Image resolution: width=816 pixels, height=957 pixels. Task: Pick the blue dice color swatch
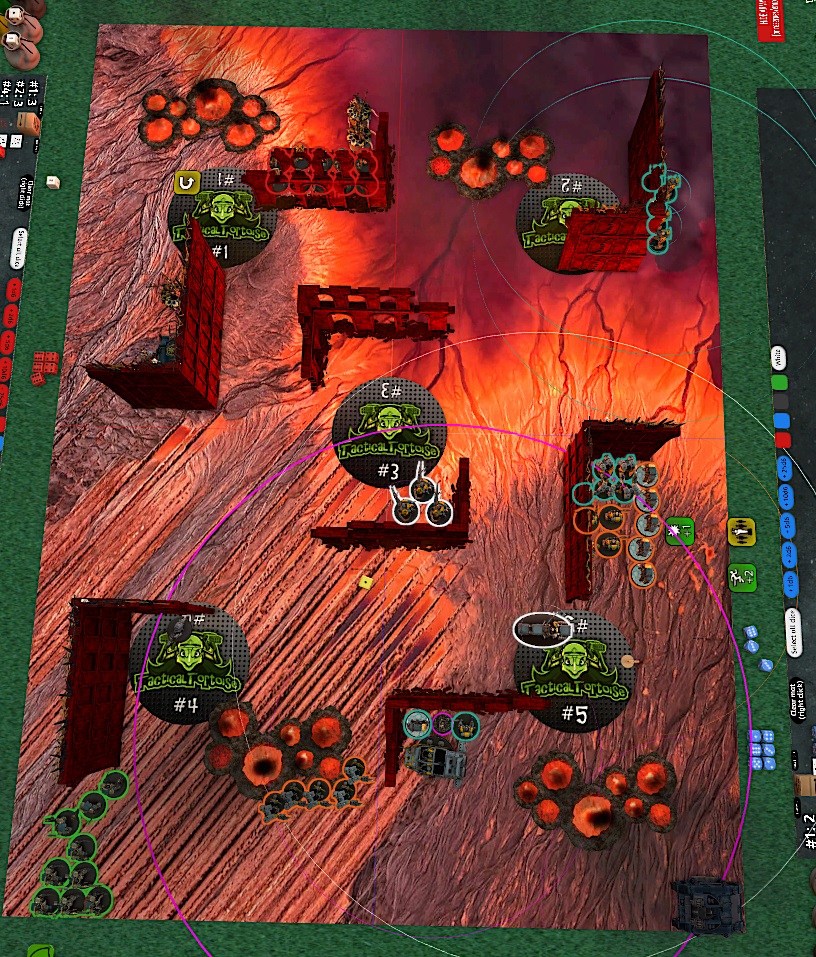click(x=782, y=422)
